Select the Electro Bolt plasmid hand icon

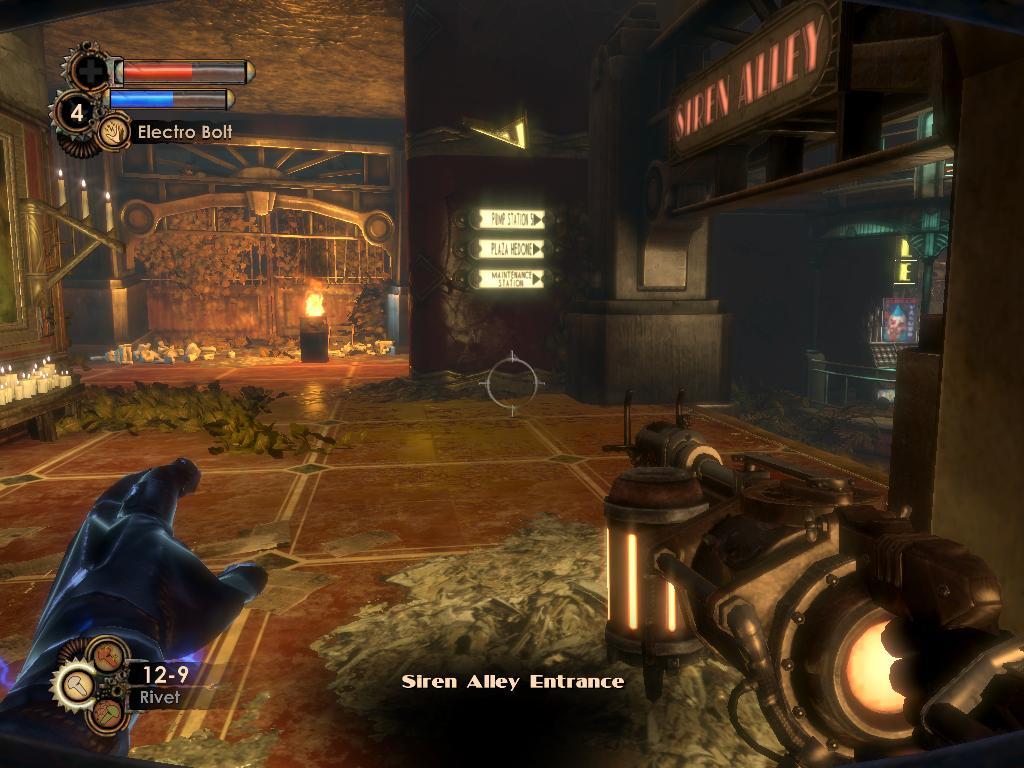[113, 132]
